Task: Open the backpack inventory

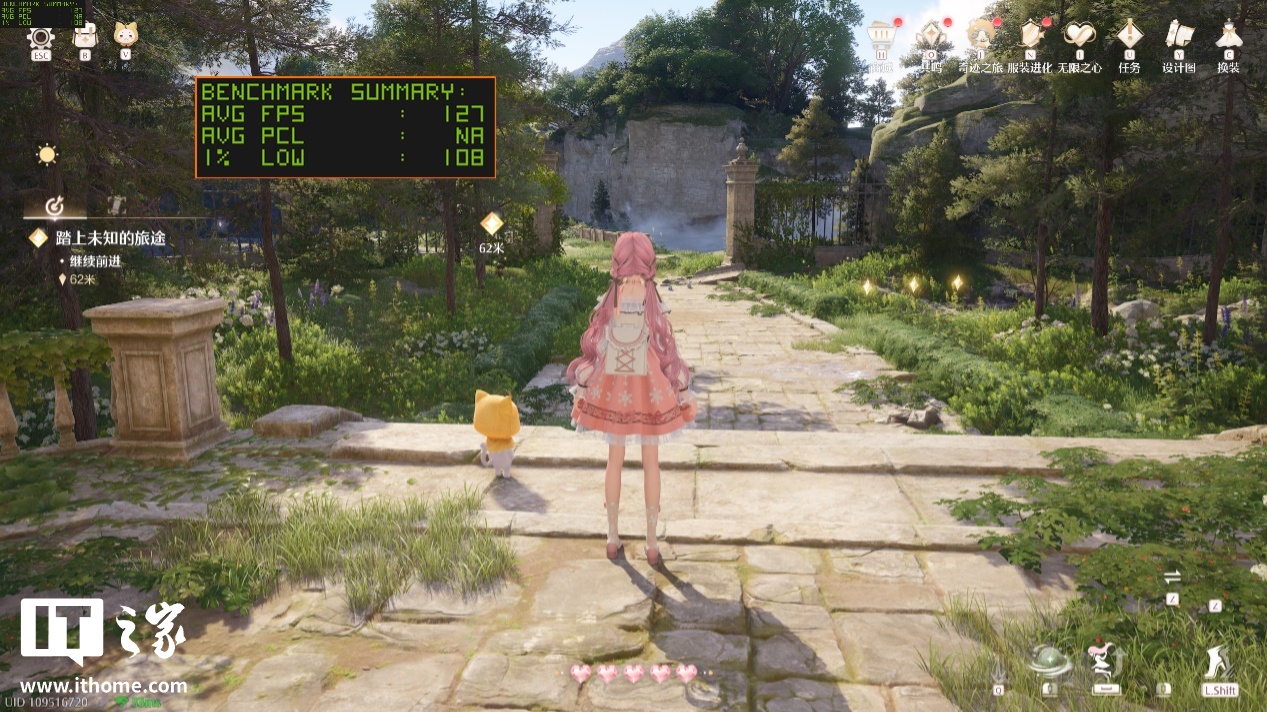Action: (85, 36)
